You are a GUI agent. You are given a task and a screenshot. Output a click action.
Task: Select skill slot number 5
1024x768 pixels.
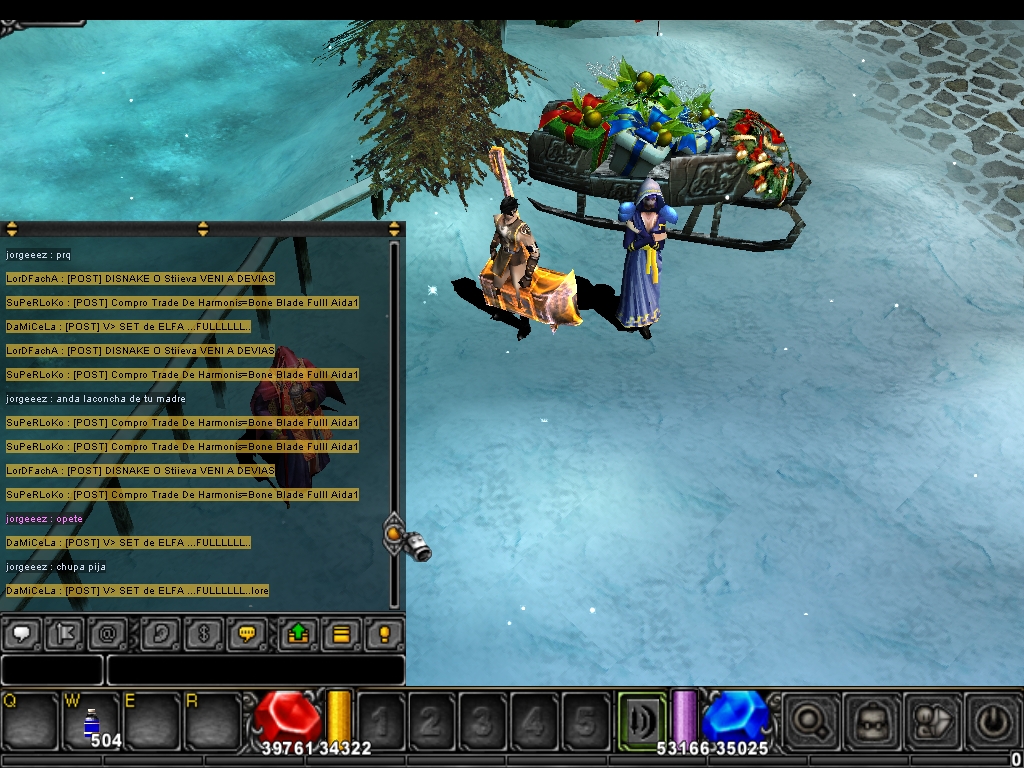[585, 720]
